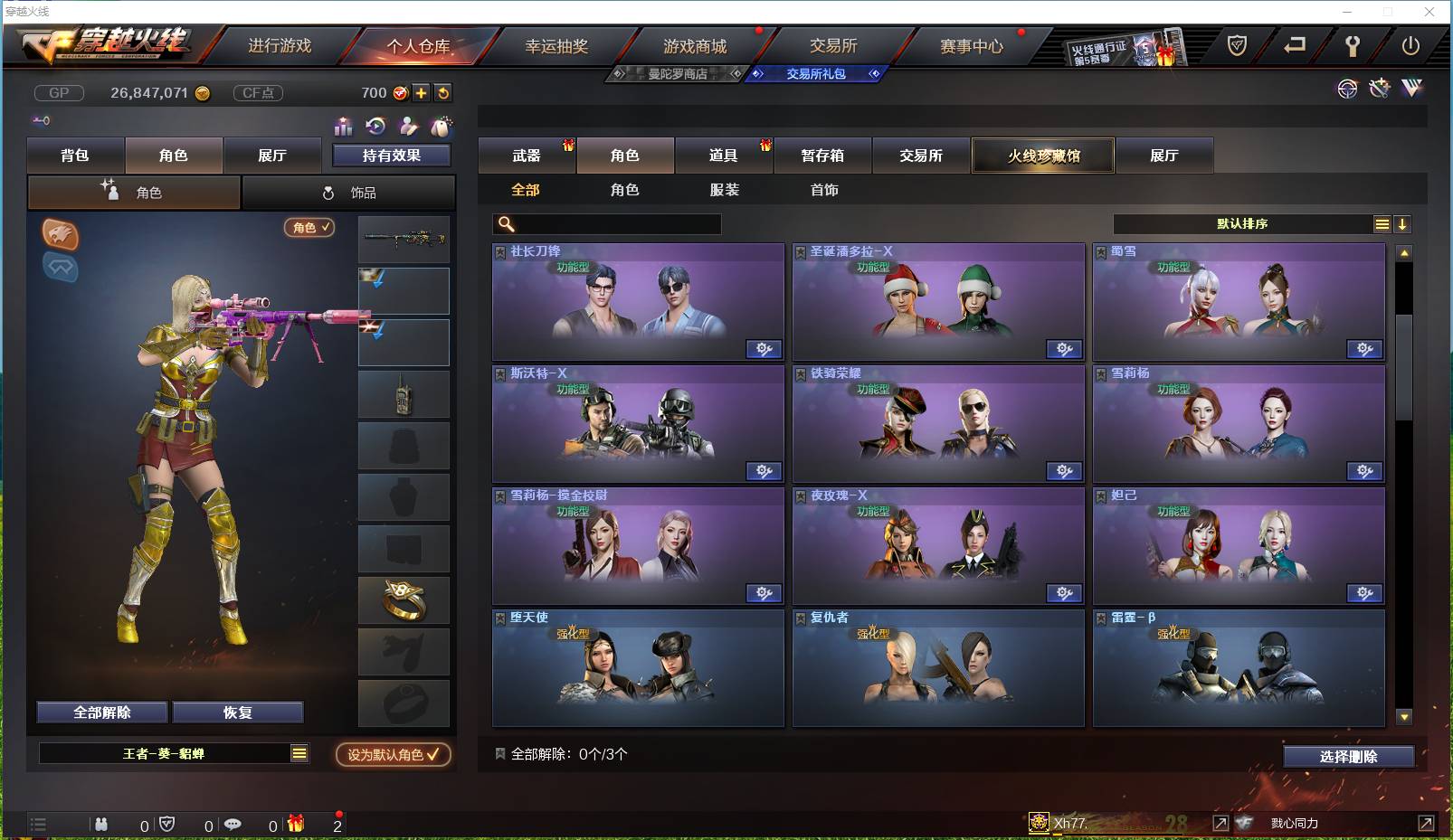1453x840 pixels.
Task: Open the 游戏商城 menu
Action: 695,45
